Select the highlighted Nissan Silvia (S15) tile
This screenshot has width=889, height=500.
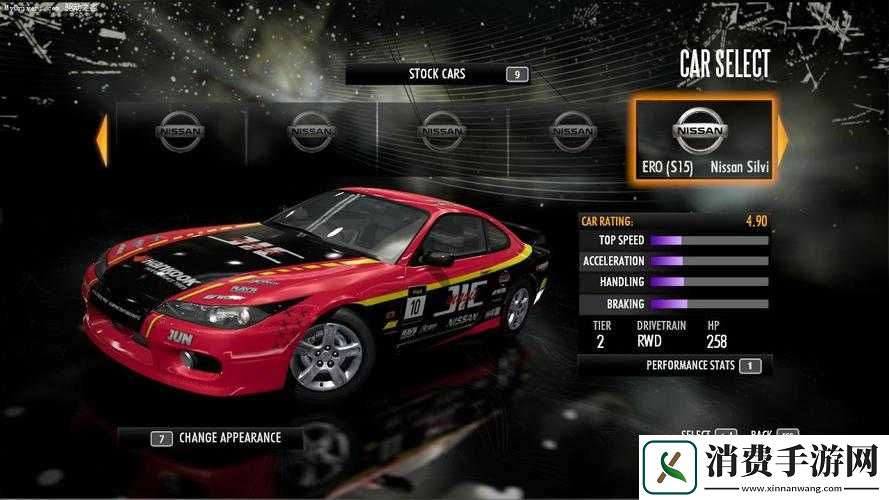pyautogui.click(x=703, y=140)
